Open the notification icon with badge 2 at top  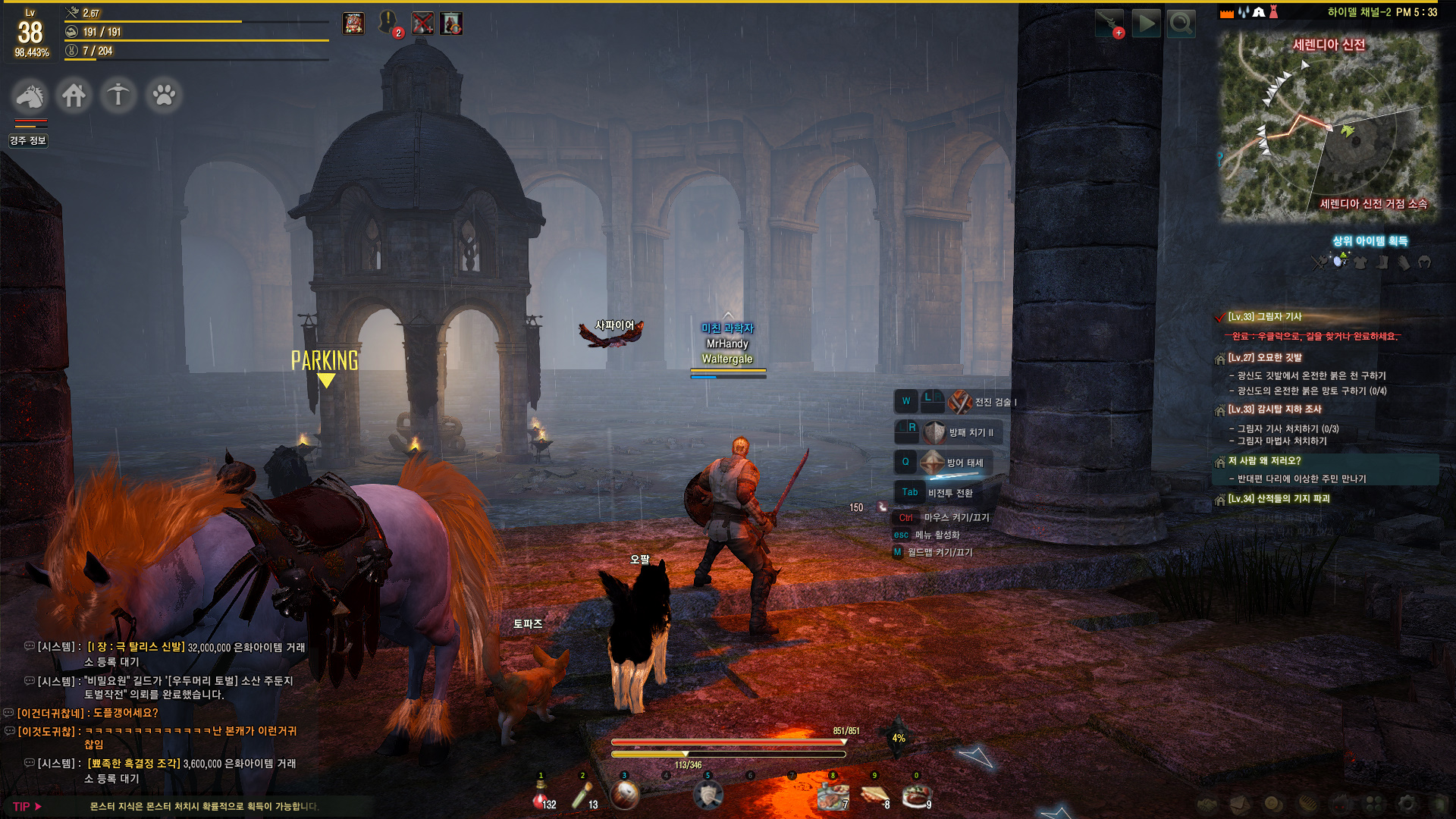(x=387, y=23)
